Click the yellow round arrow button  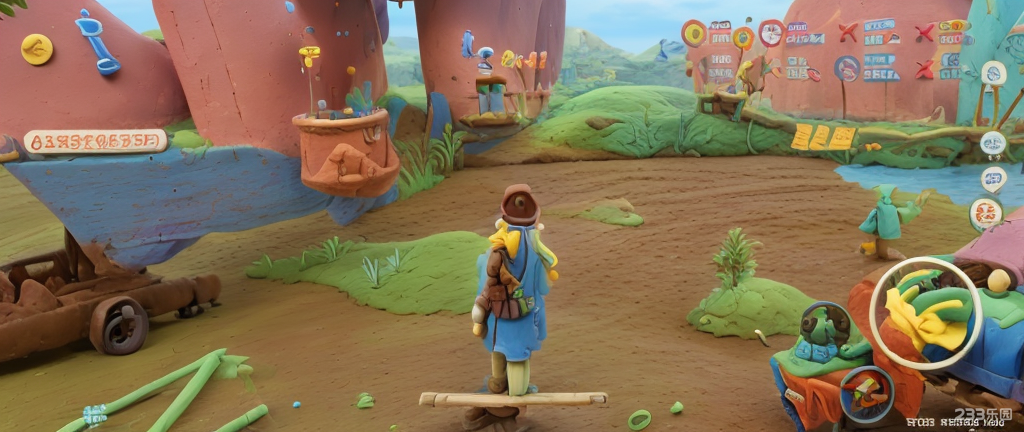(x=37, y=49)
